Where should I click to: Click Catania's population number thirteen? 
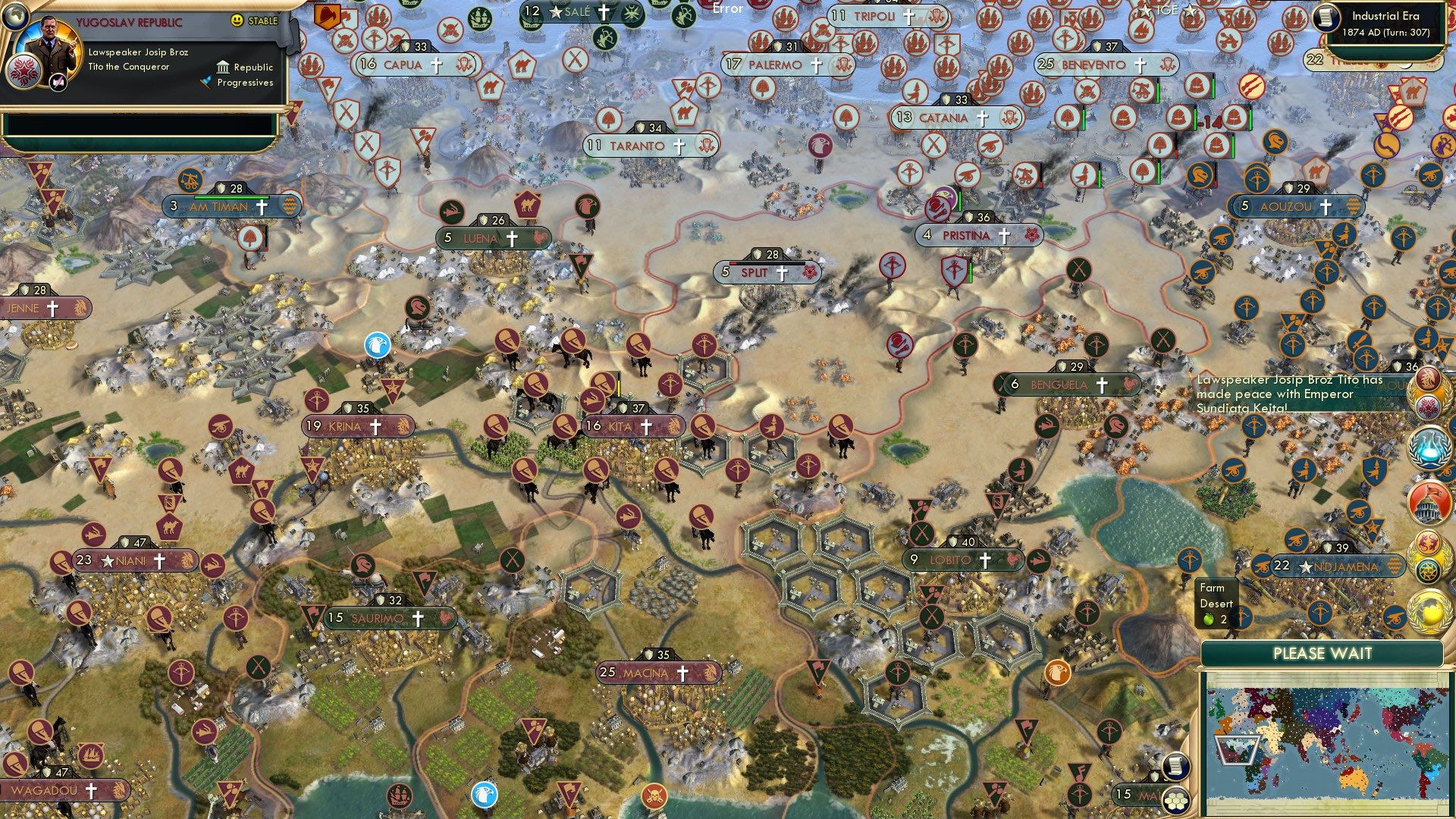[903, 118]
